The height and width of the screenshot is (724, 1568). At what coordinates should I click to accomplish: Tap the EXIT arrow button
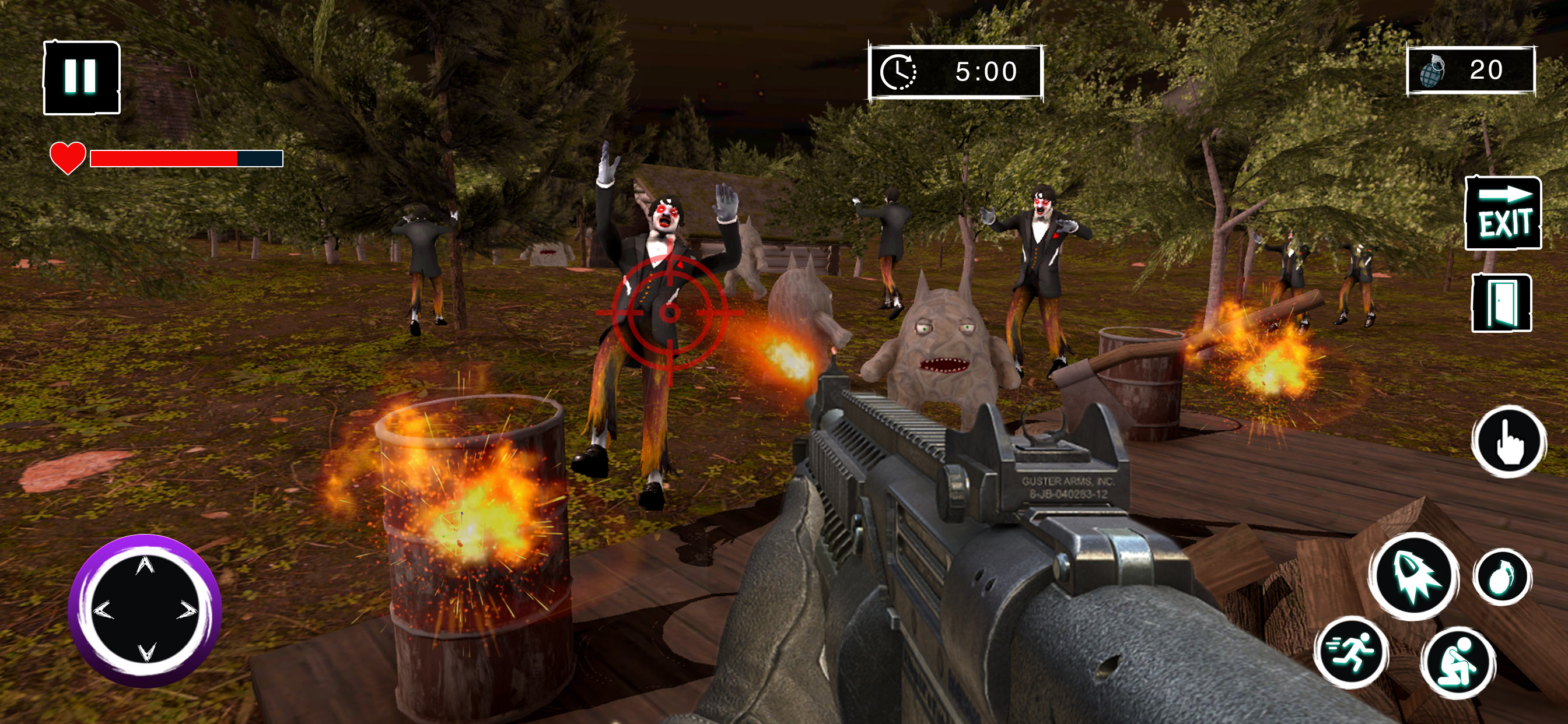[x=1503, y=213]
